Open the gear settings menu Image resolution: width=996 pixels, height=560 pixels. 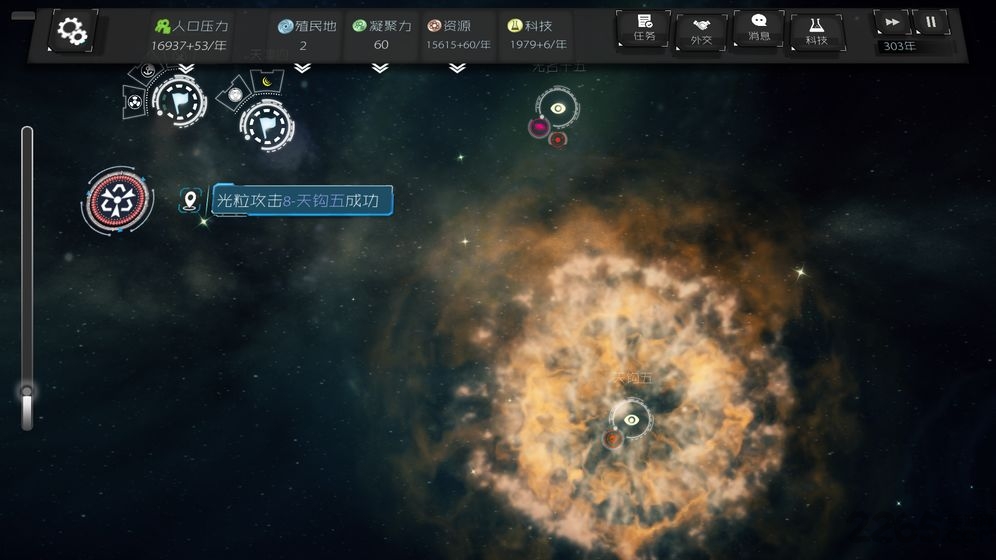coord(73,32)
